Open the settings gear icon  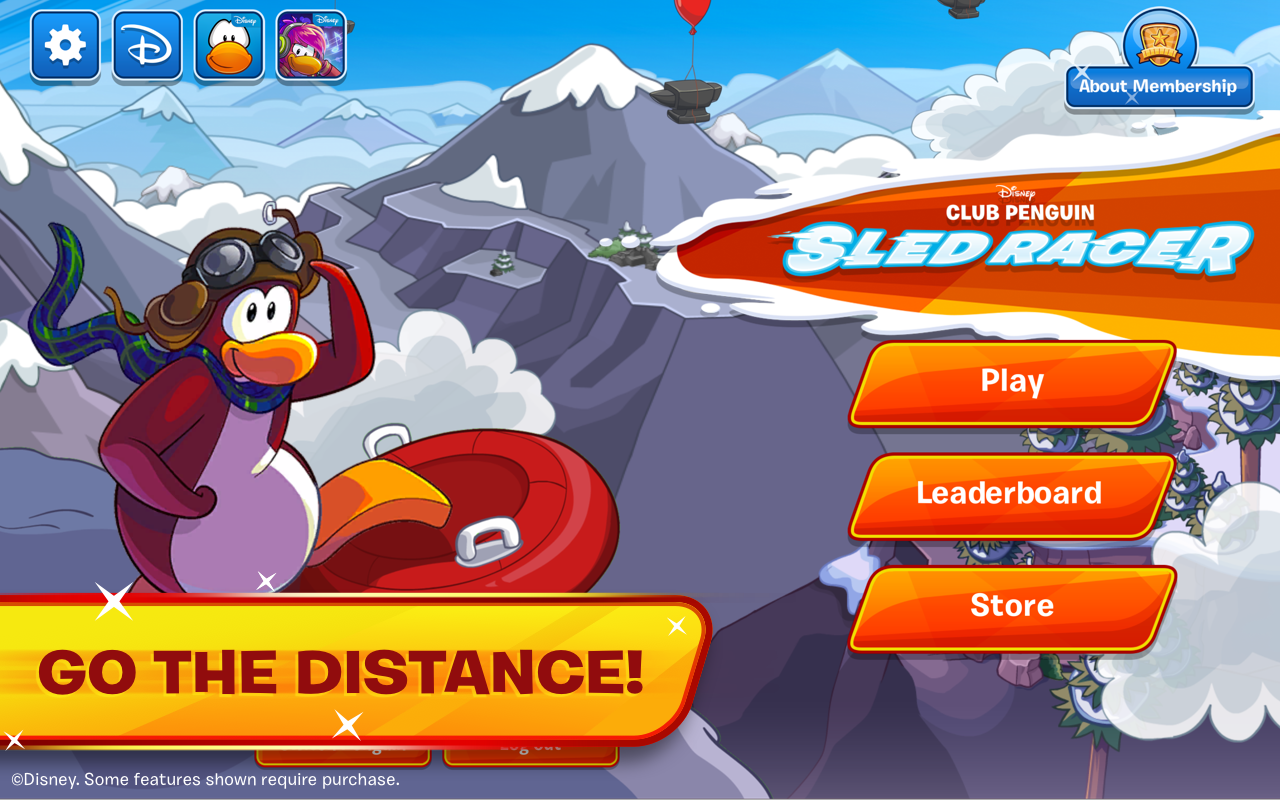pyautogui.click(x=64, y=44)
